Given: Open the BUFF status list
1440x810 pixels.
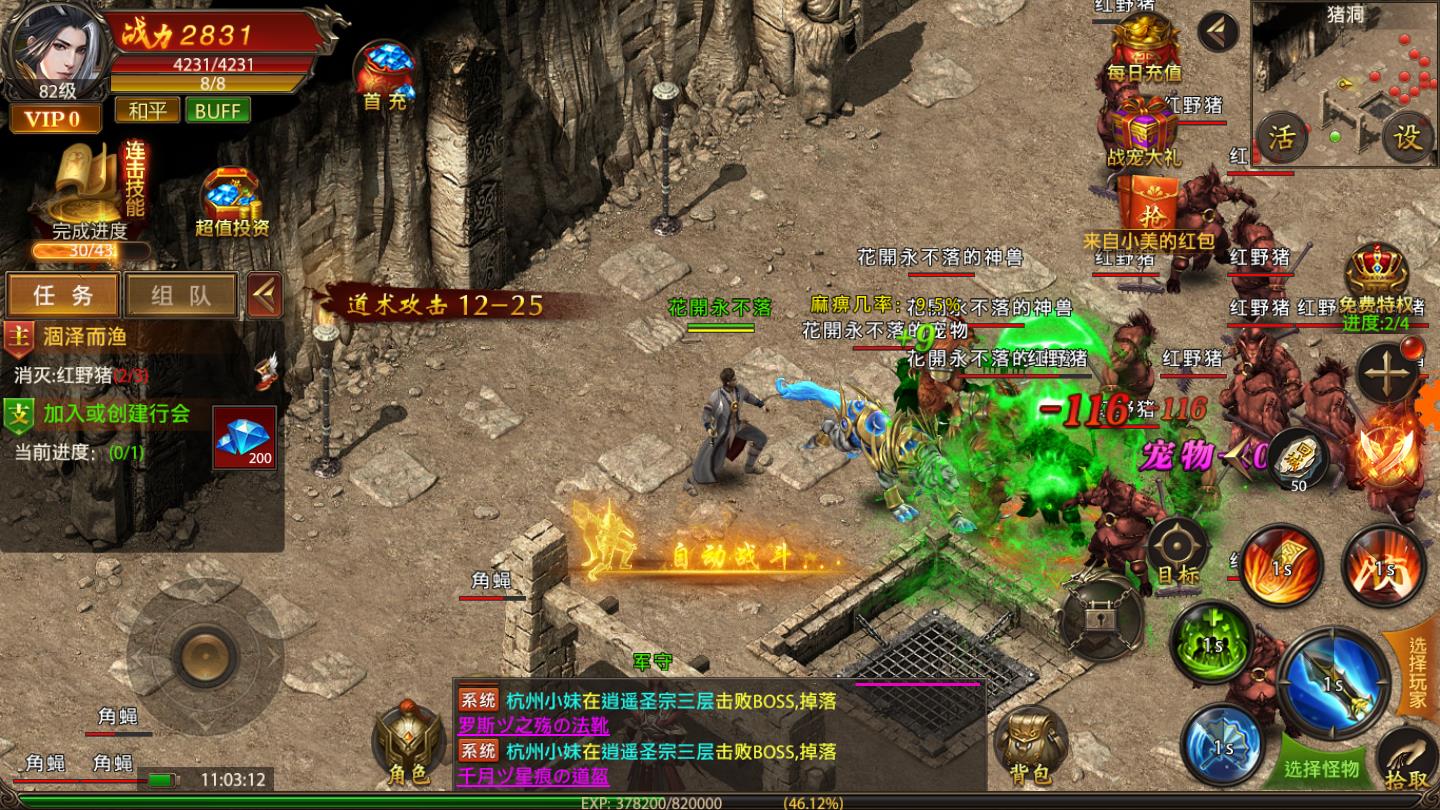Looking at the screenshot, I should click(x=217, y=110).
